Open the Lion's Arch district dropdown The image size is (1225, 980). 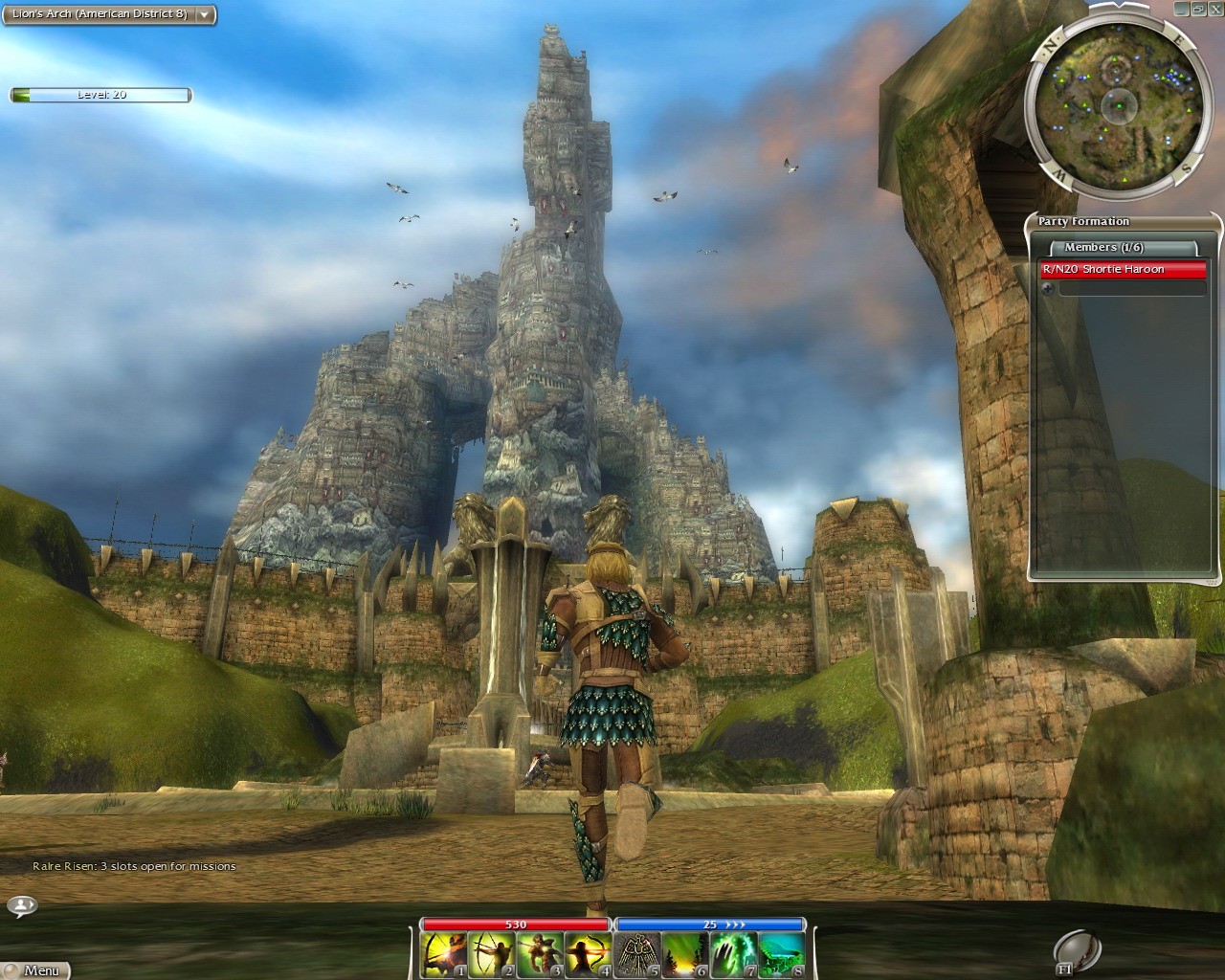[x=204, y=15]
